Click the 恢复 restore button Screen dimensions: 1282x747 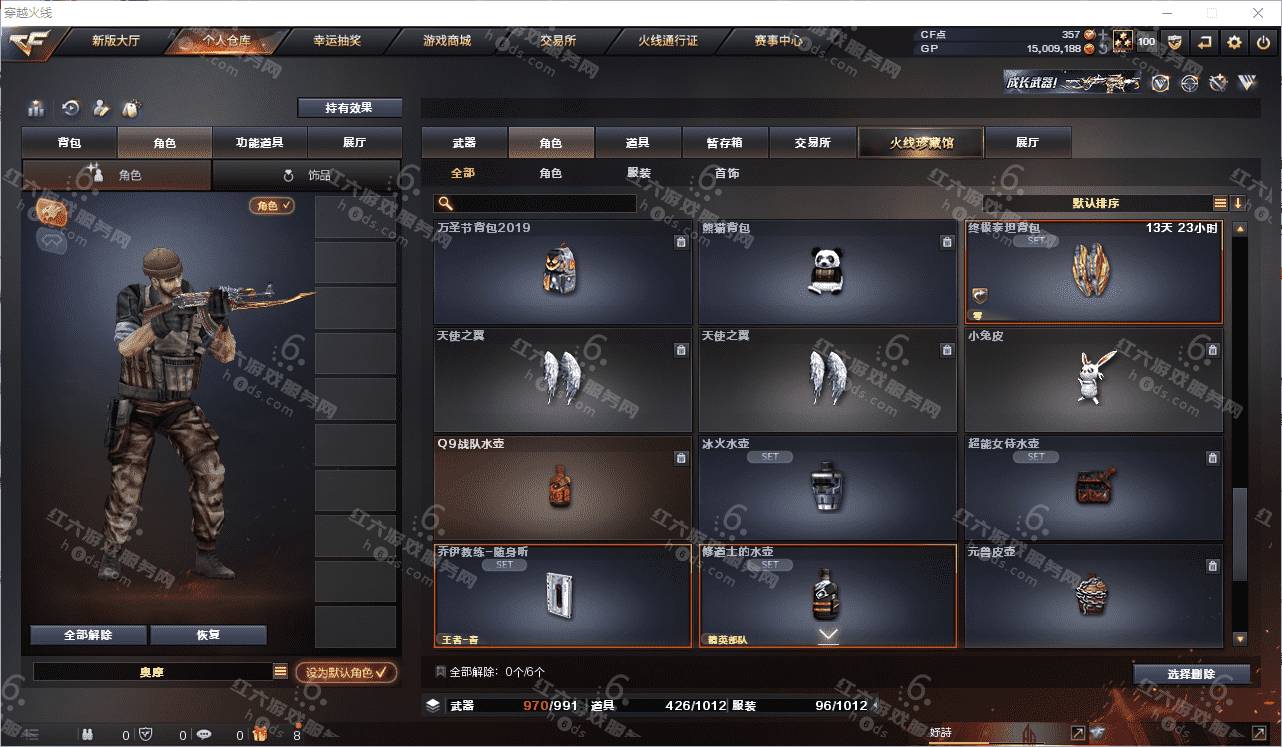(x=208, y=635)
